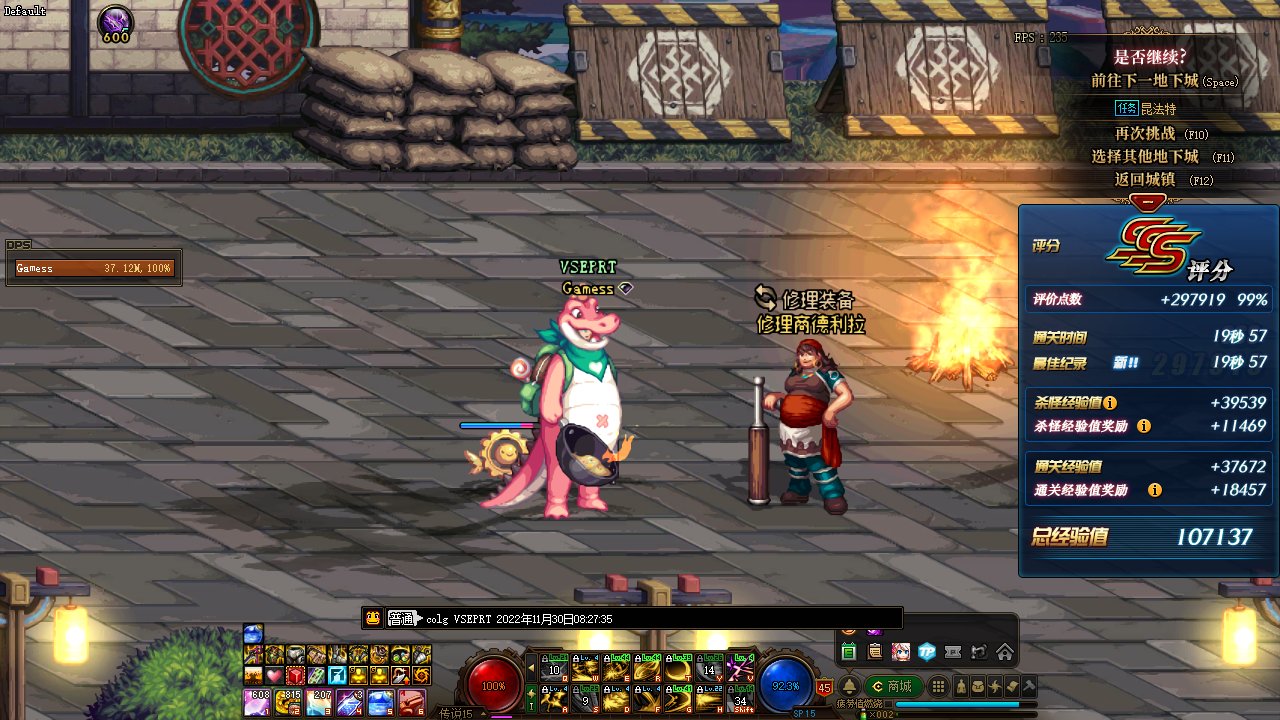Screen dimensions: 1280x720
Task: Open the clipboard quest list icon
Action: click(875, 652)
